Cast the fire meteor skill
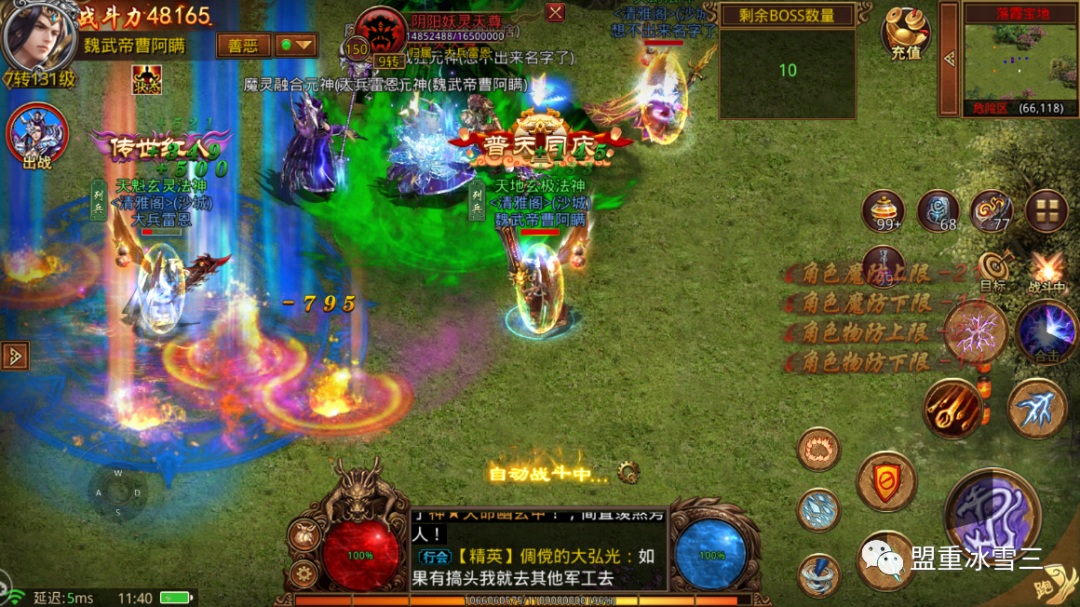The width and height of the screenshot is (1080, 607). [x=951, y=407]
